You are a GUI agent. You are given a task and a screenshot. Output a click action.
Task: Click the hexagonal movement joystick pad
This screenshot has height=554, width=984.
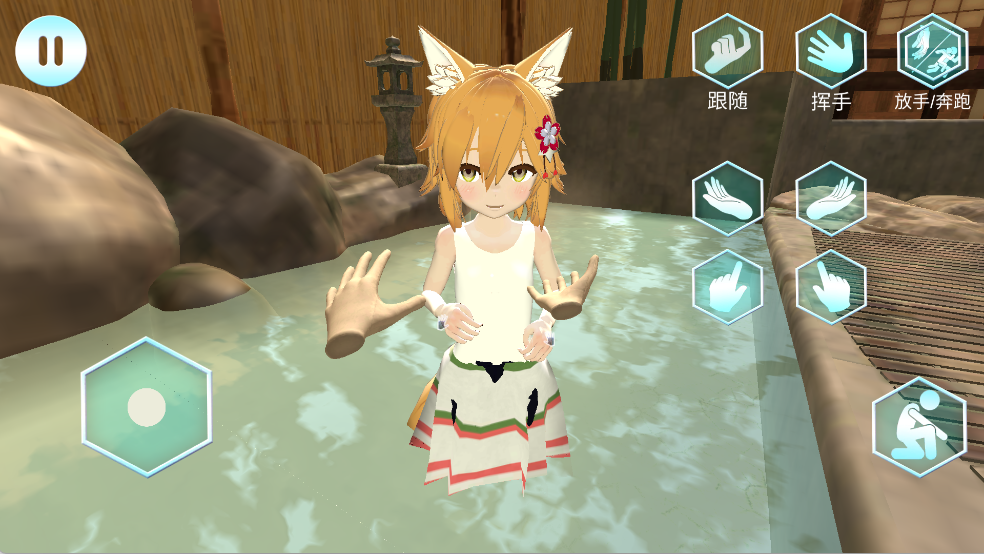(146, 406)
